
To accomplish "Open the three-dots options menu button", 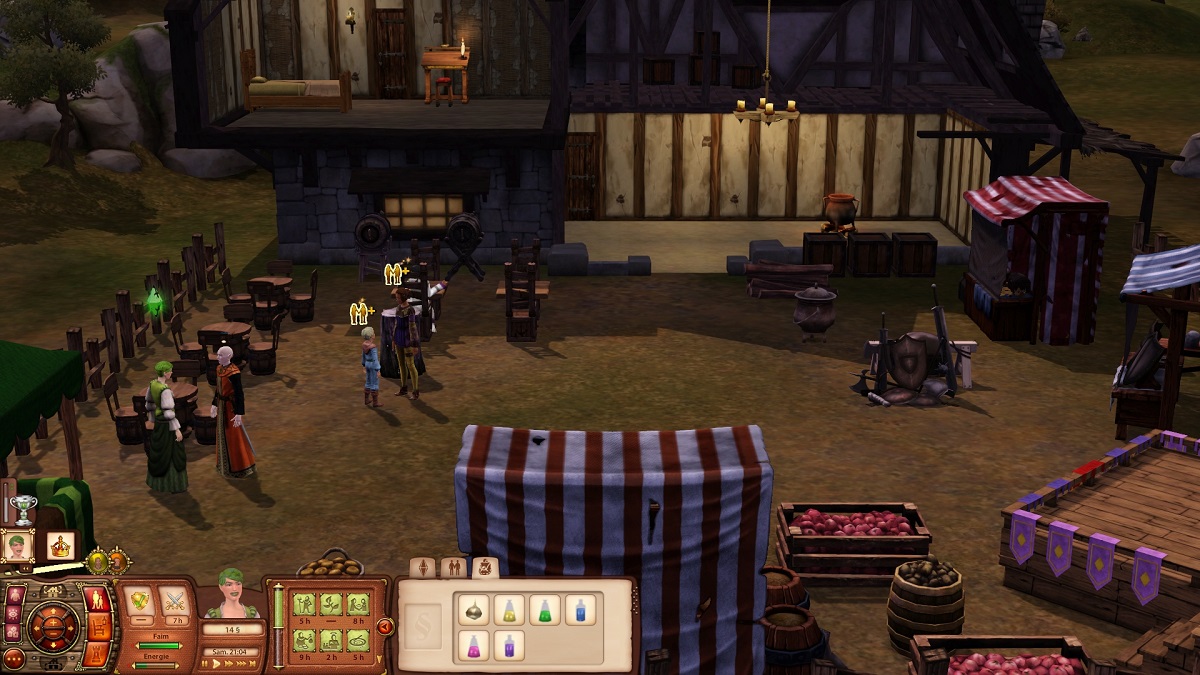I will coord(14,659).
